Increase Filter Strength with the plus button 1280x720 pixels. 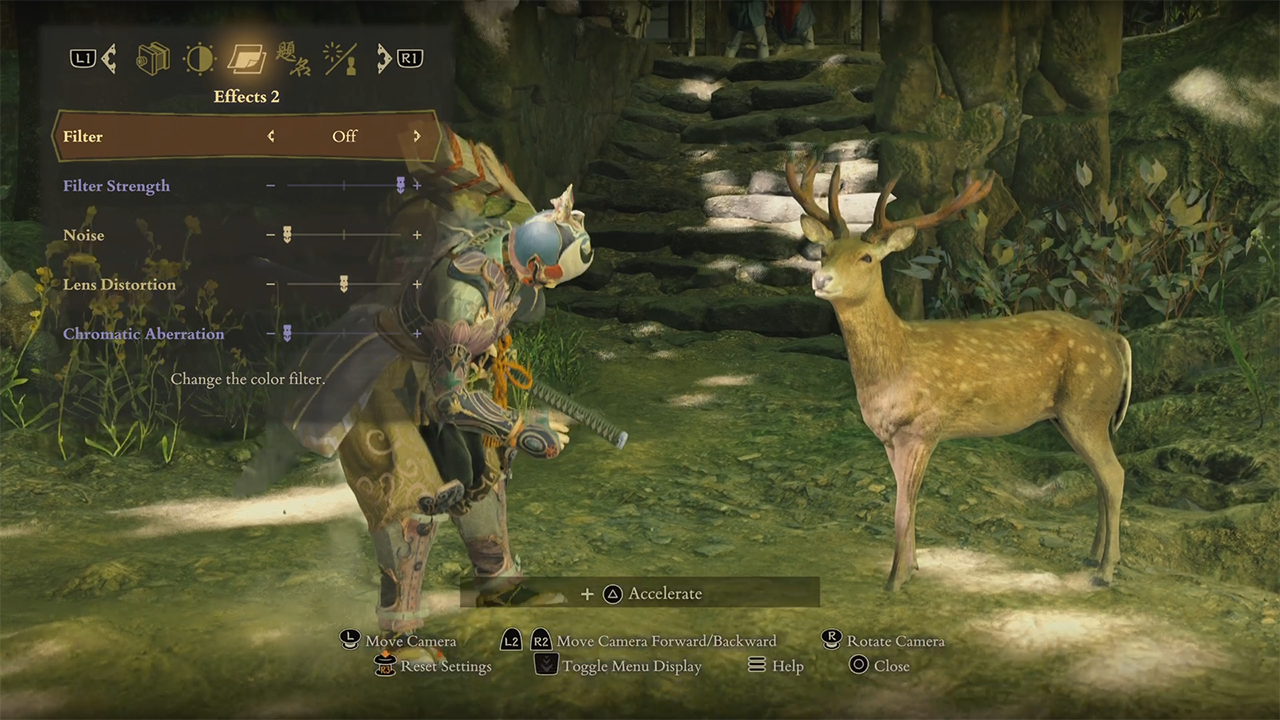(417, 186)
